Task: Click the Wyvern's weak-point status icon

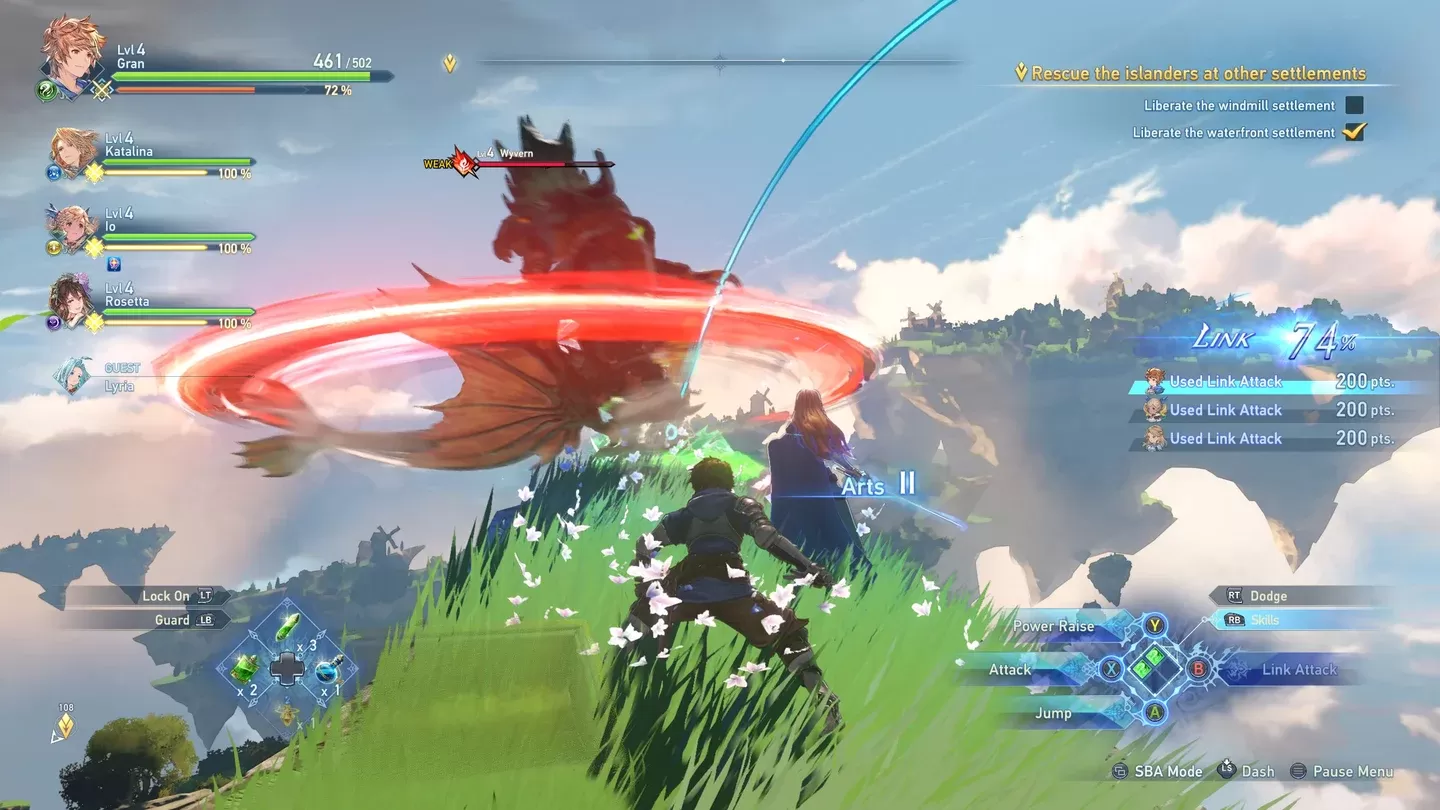Action: click(465, 162)
